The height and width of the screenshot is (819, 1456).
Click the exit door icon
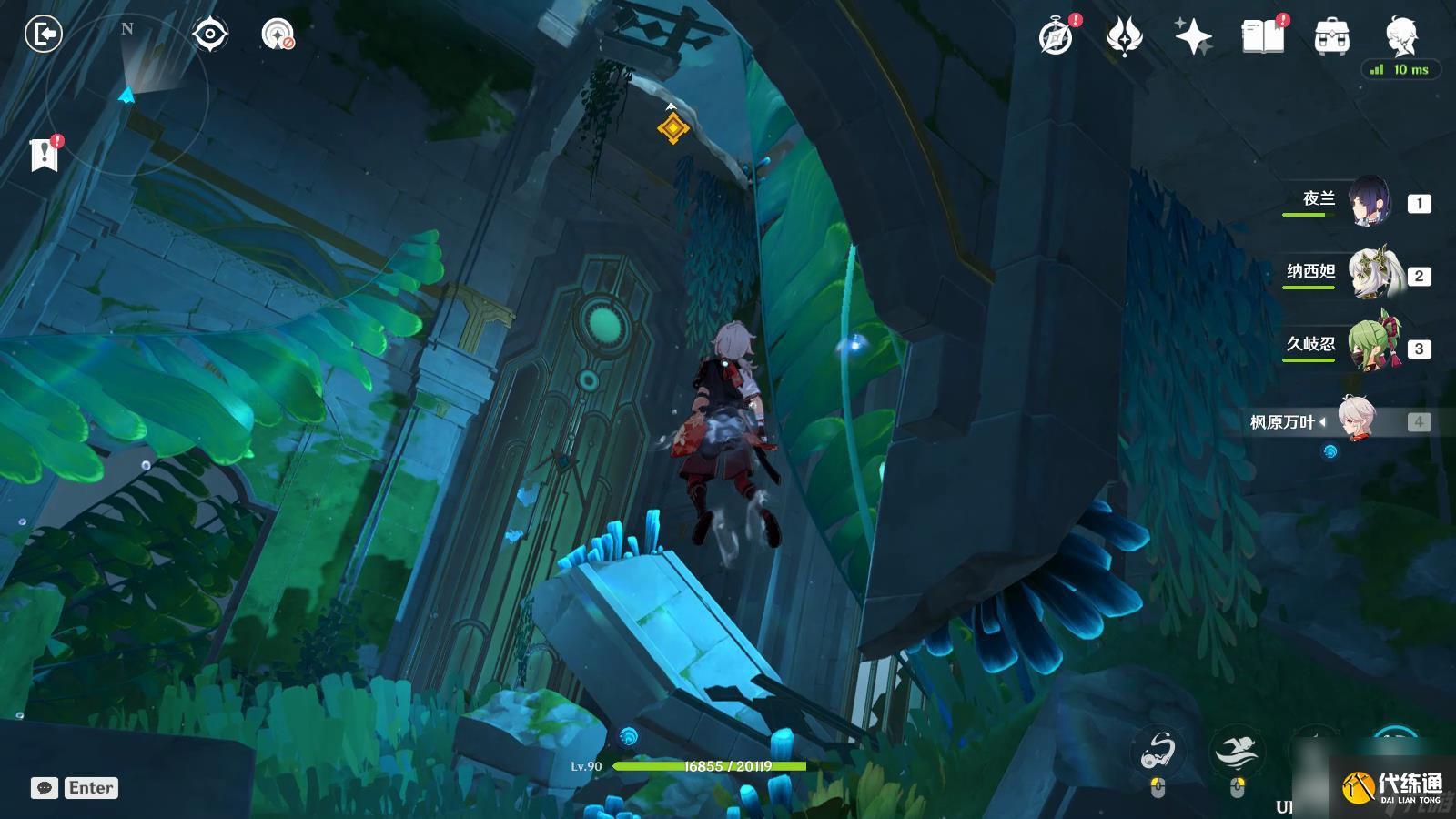pos(43,35)
